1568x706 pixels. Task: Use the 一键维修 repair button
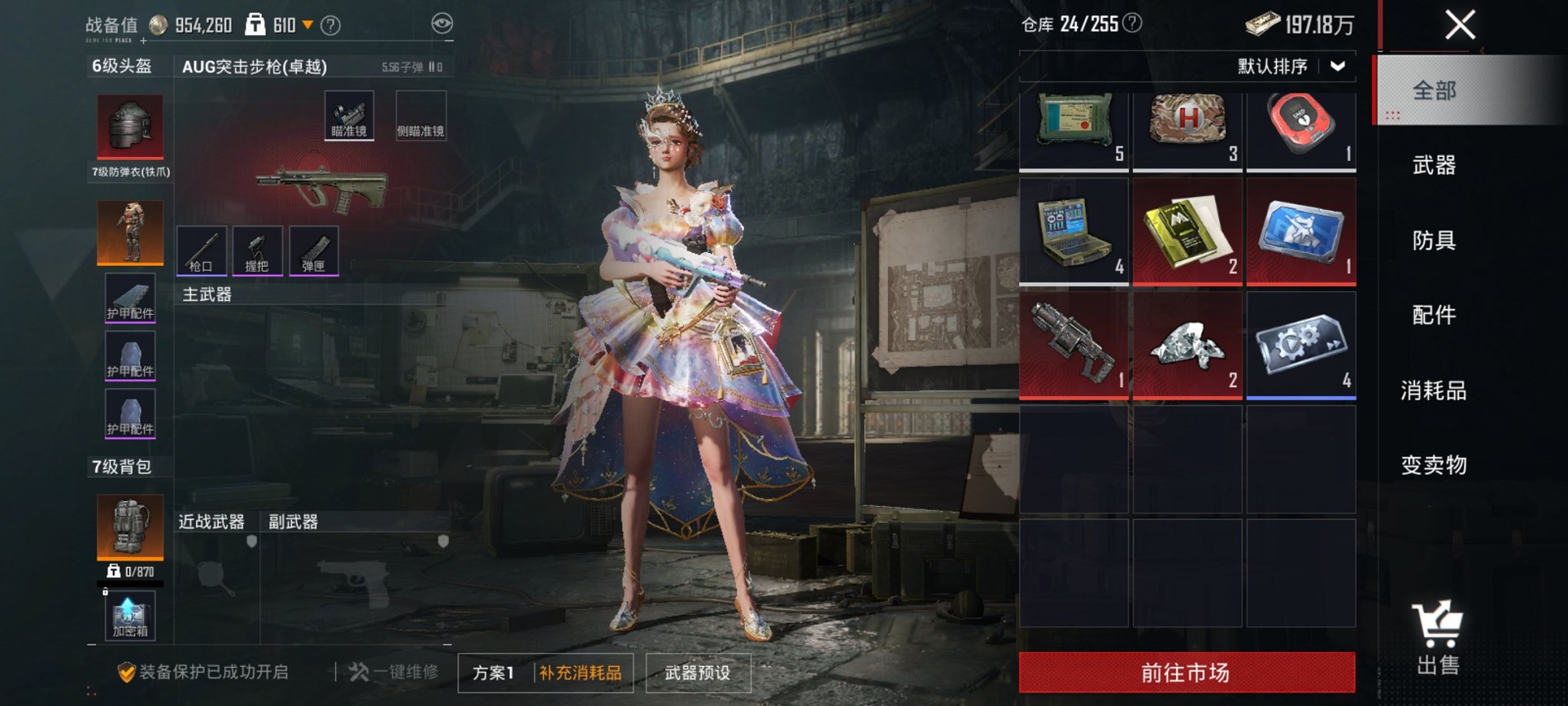pos(394,672)
